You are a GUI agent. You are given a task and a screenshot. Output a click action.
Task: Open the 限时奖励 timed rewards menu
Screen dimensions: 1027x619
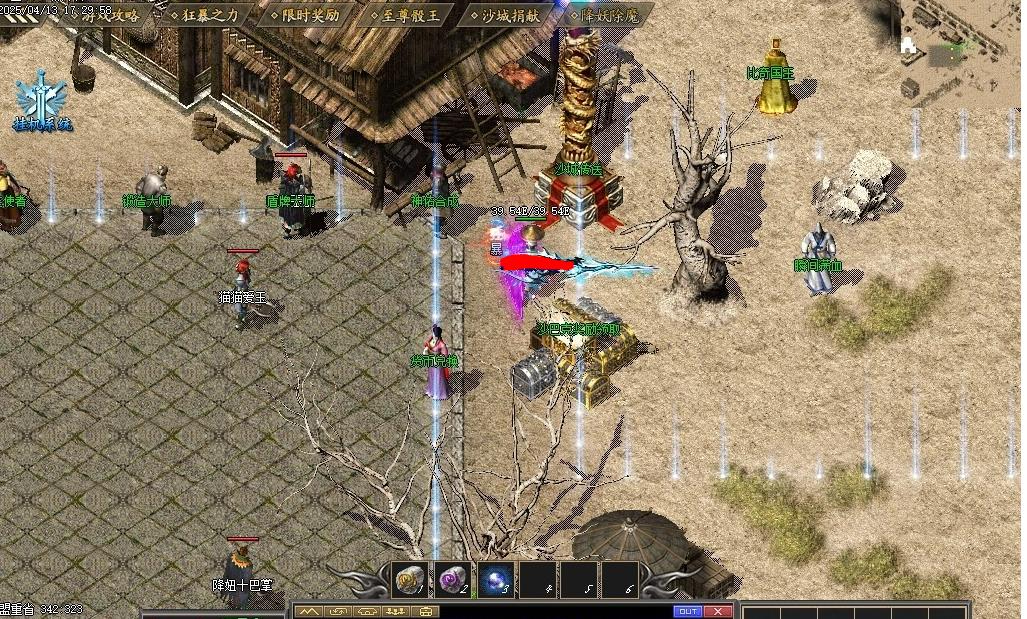pos(310,15)
